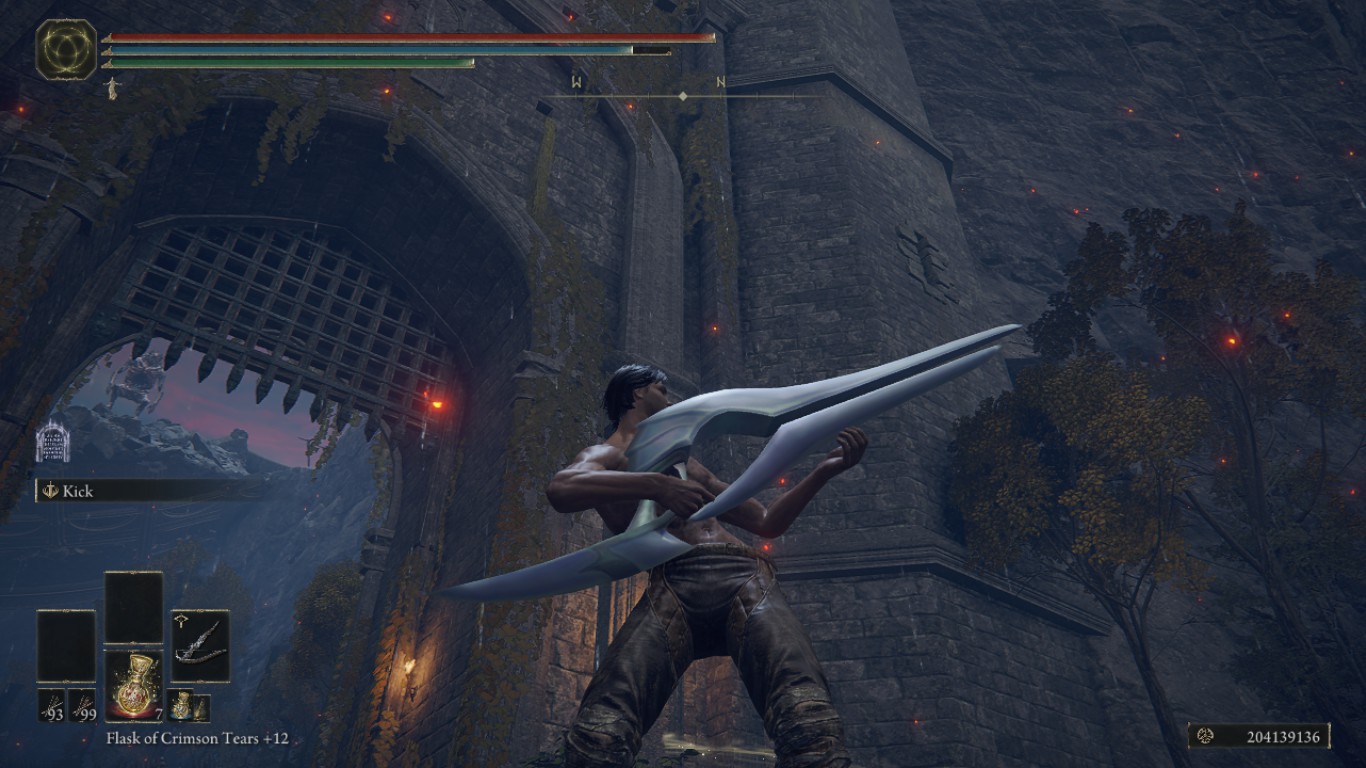Select the status effect figure icon below the bars
This screenshot has height=768, width=1366.
(x=112, y=89)
